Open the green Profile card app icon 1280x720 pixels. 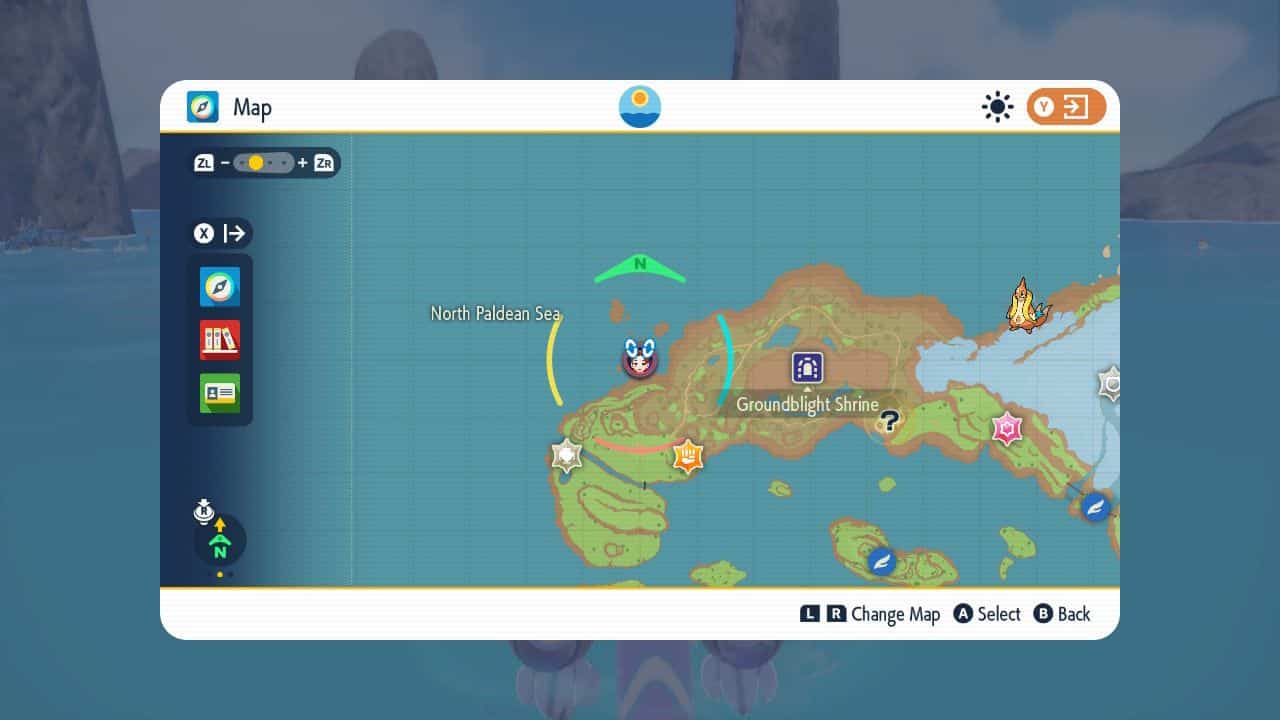(220, 393)
